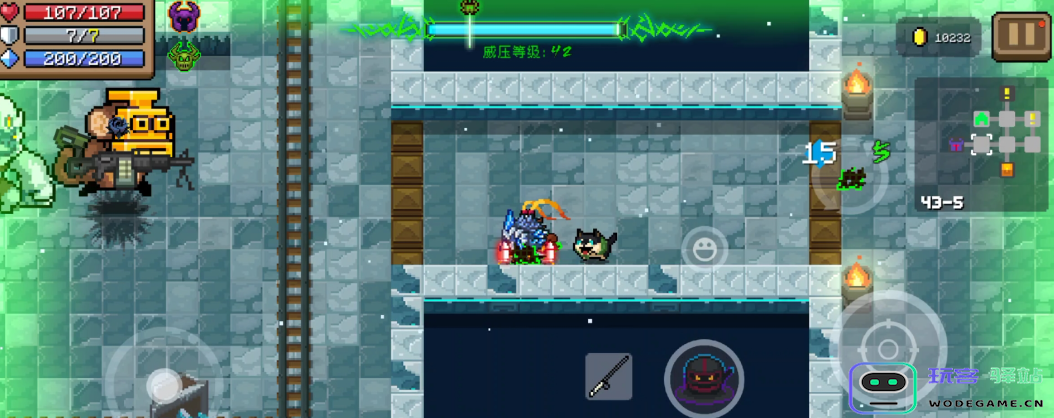Viewport: 1054px width, 418px height.
Task: Open the smiley emote button
Action: click(x=705, y=248)
